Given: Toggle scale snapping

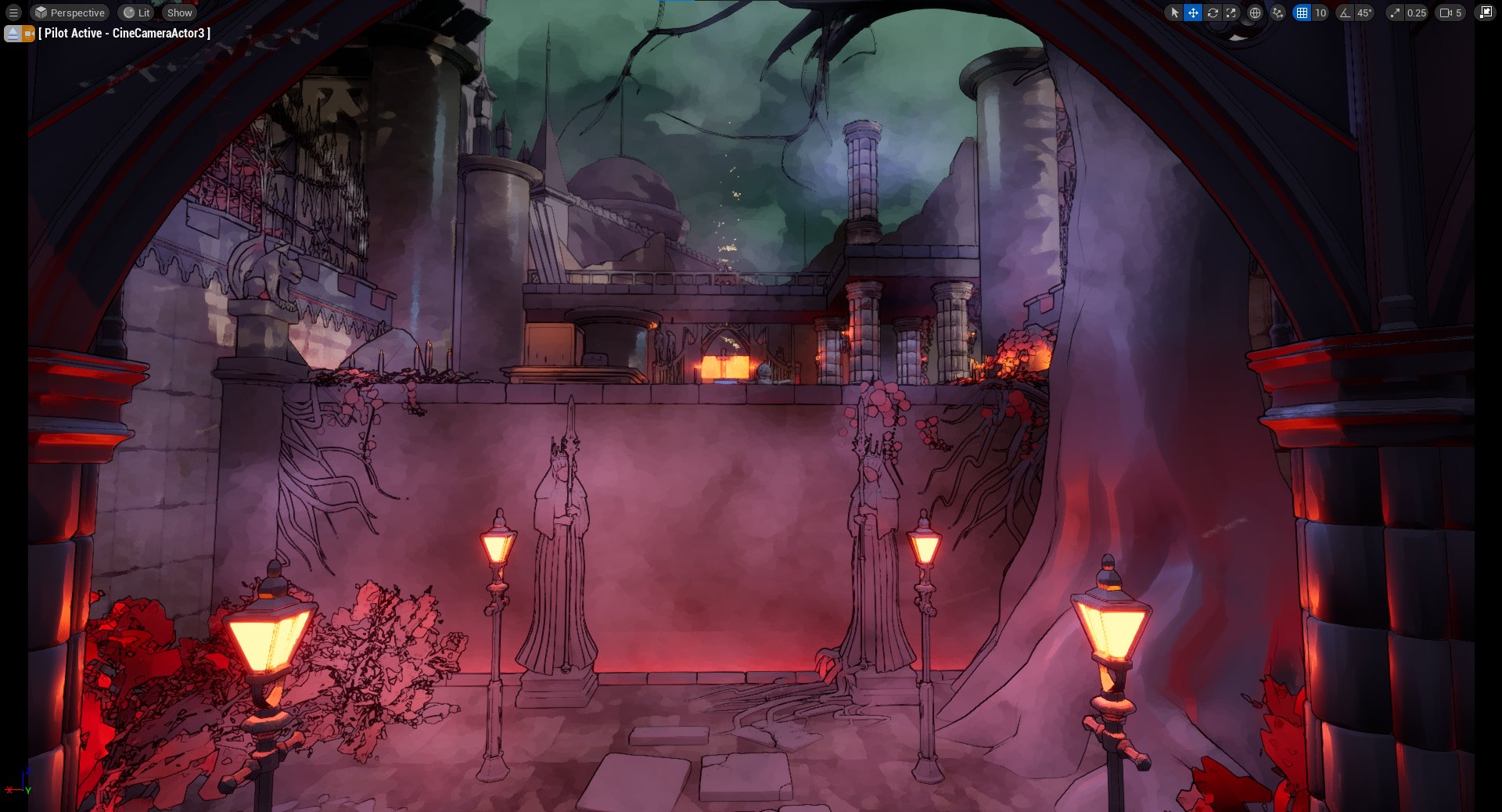Looking at the screenshot, I should point(1395,13).
